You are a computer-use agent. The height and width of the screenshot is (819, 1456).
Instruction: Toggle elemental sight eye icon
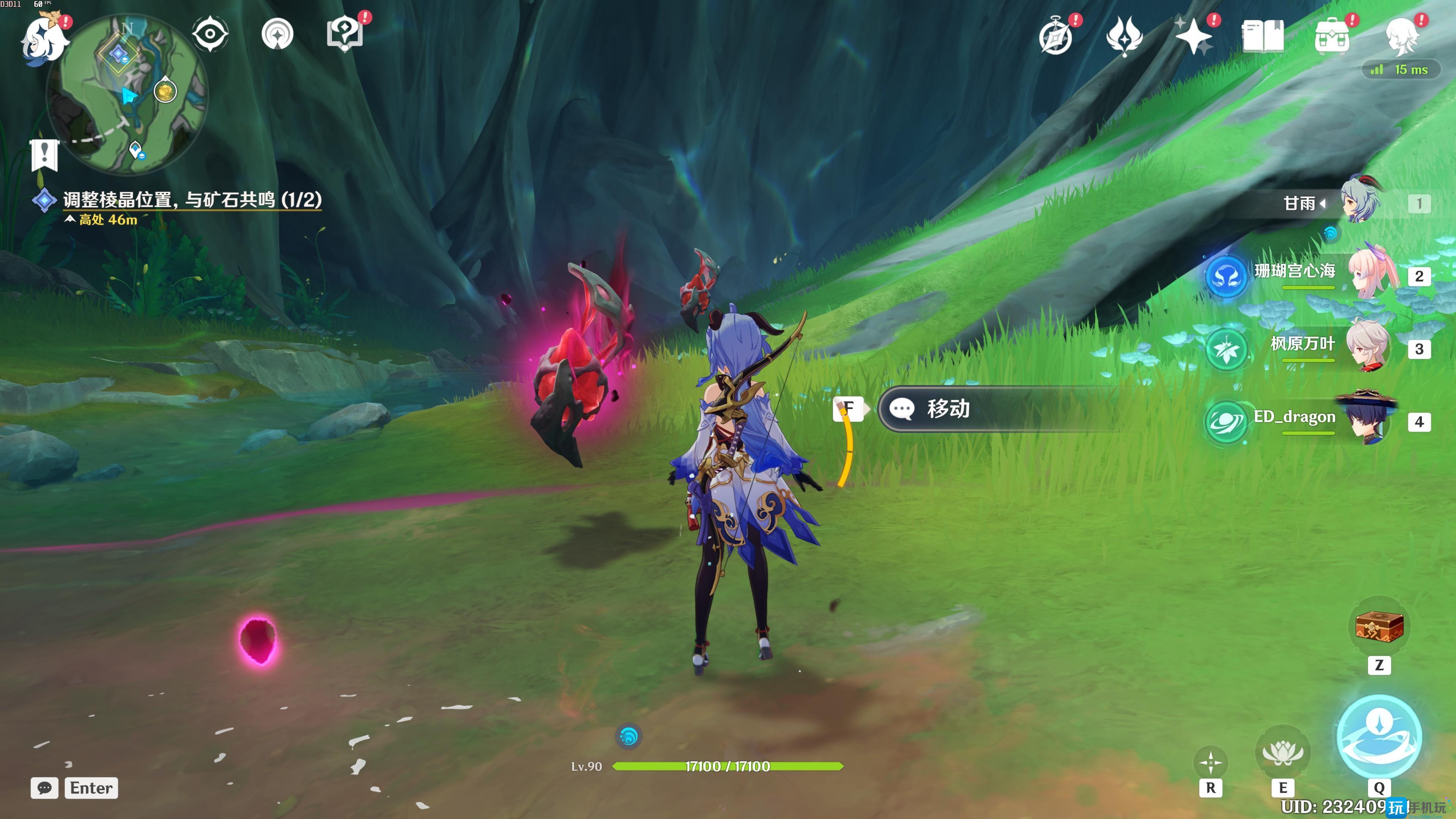(x=210, y=34)
